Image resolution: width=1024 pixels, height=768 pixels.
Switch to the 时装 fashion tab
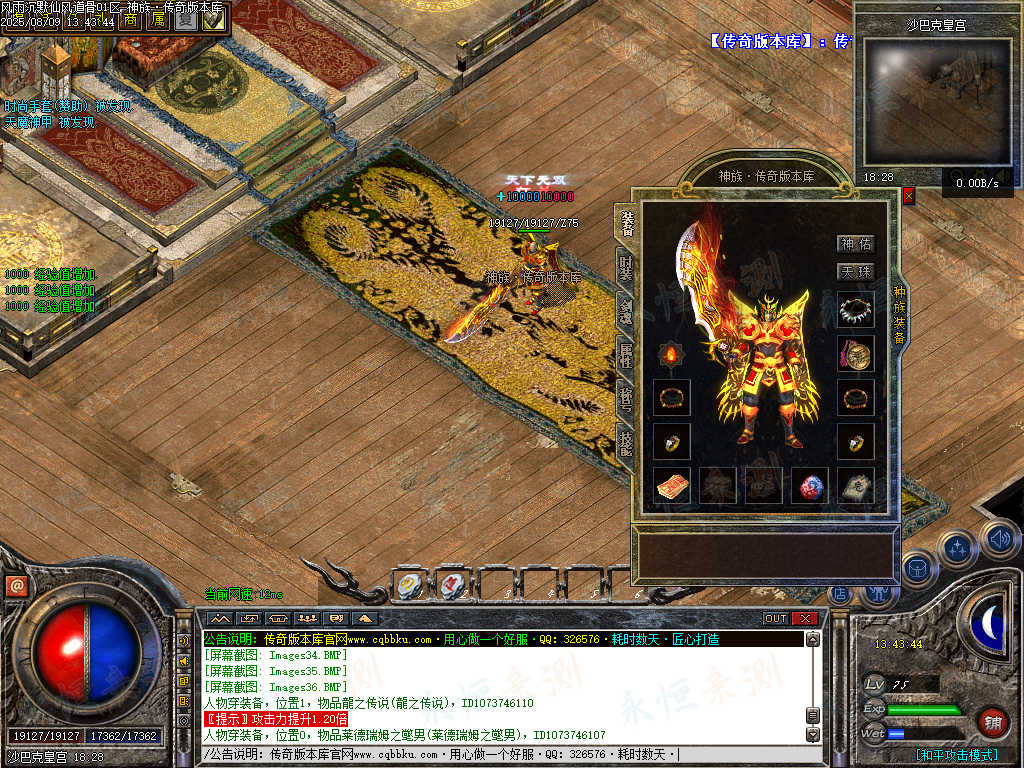pos(626,268)
